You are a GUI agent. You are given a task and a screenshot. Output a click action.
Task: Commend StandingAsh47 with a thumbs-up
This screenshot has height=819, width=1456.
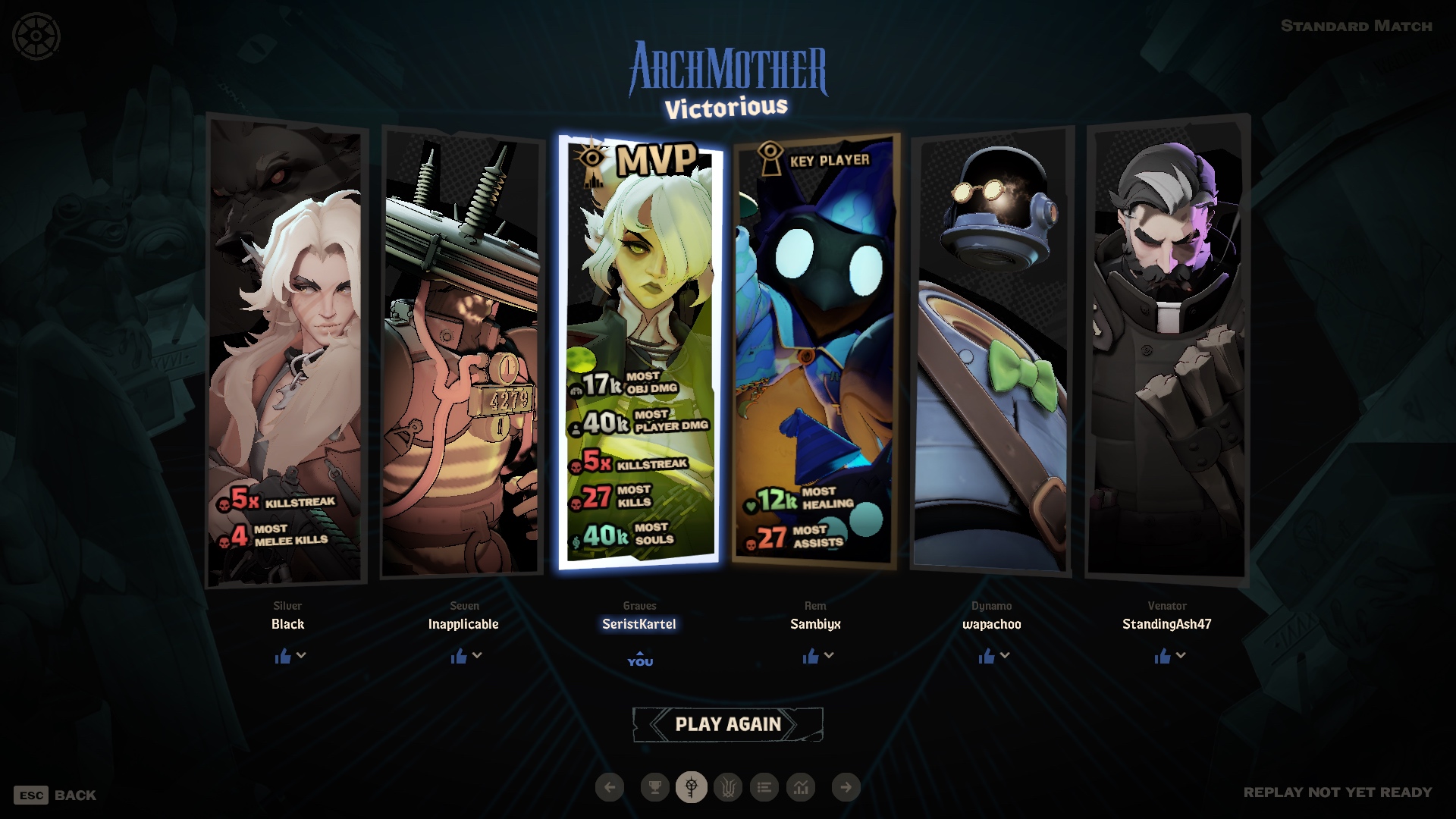pyautogui.click(x=1163, y=656)
